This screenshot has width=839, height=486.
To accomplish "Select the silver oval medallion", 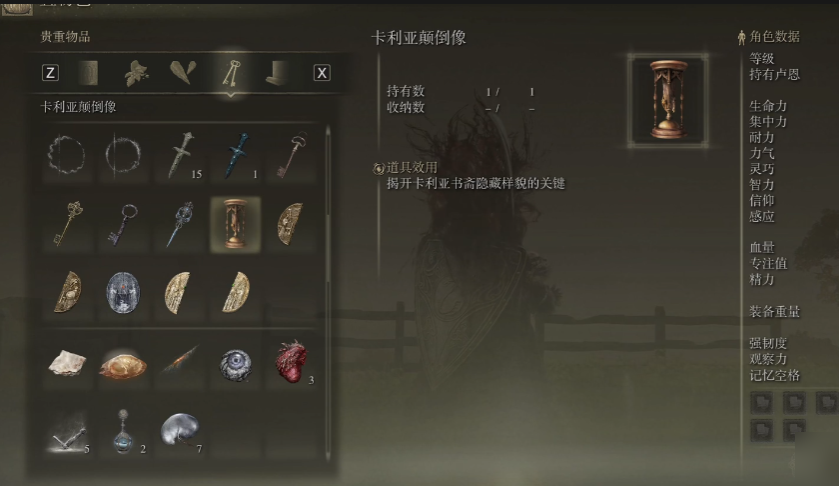I will (x=124, y=291).
